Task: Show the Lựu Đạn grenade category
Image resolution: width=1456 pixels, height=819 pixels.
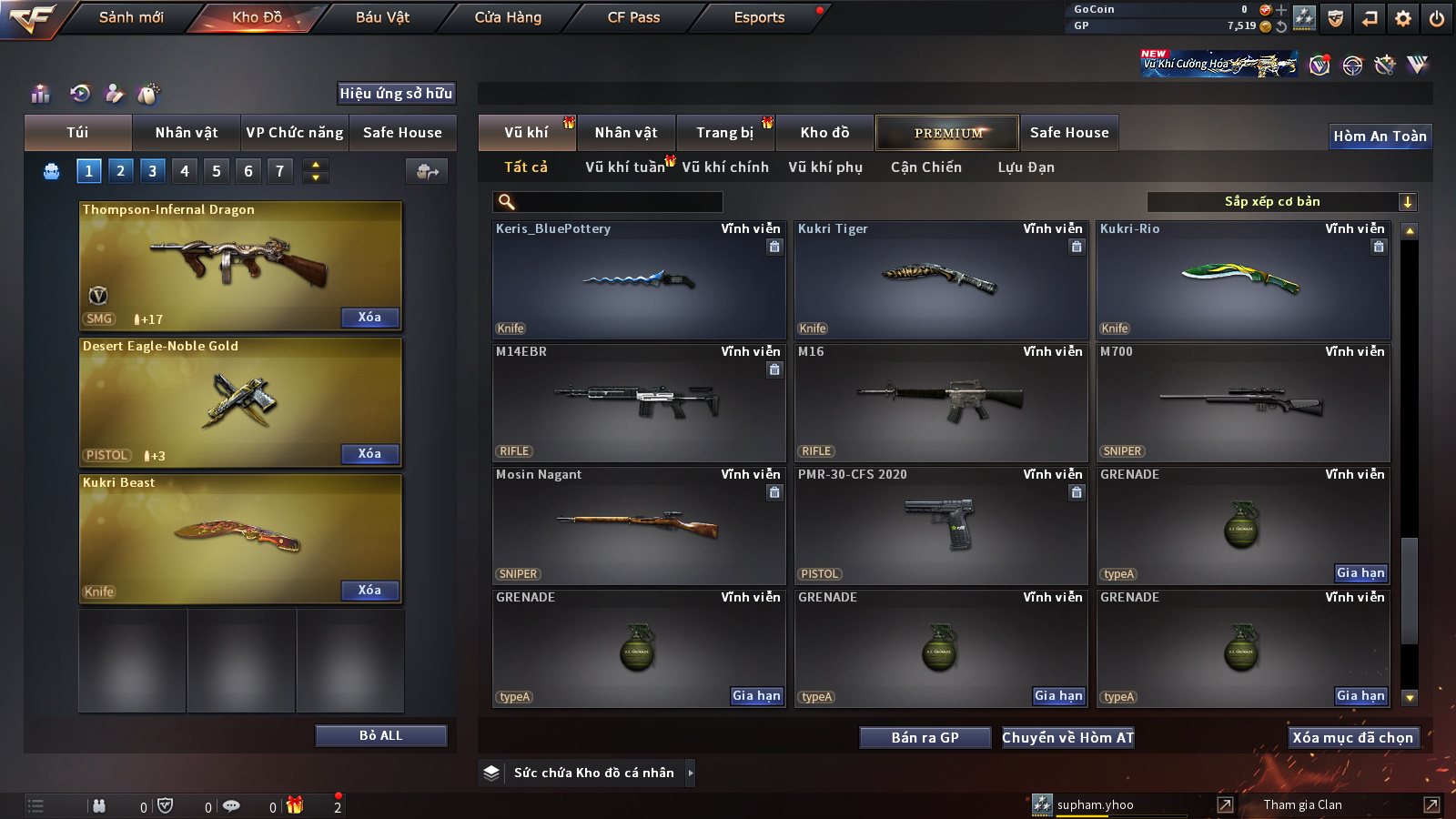Action: coord(1026,167)
